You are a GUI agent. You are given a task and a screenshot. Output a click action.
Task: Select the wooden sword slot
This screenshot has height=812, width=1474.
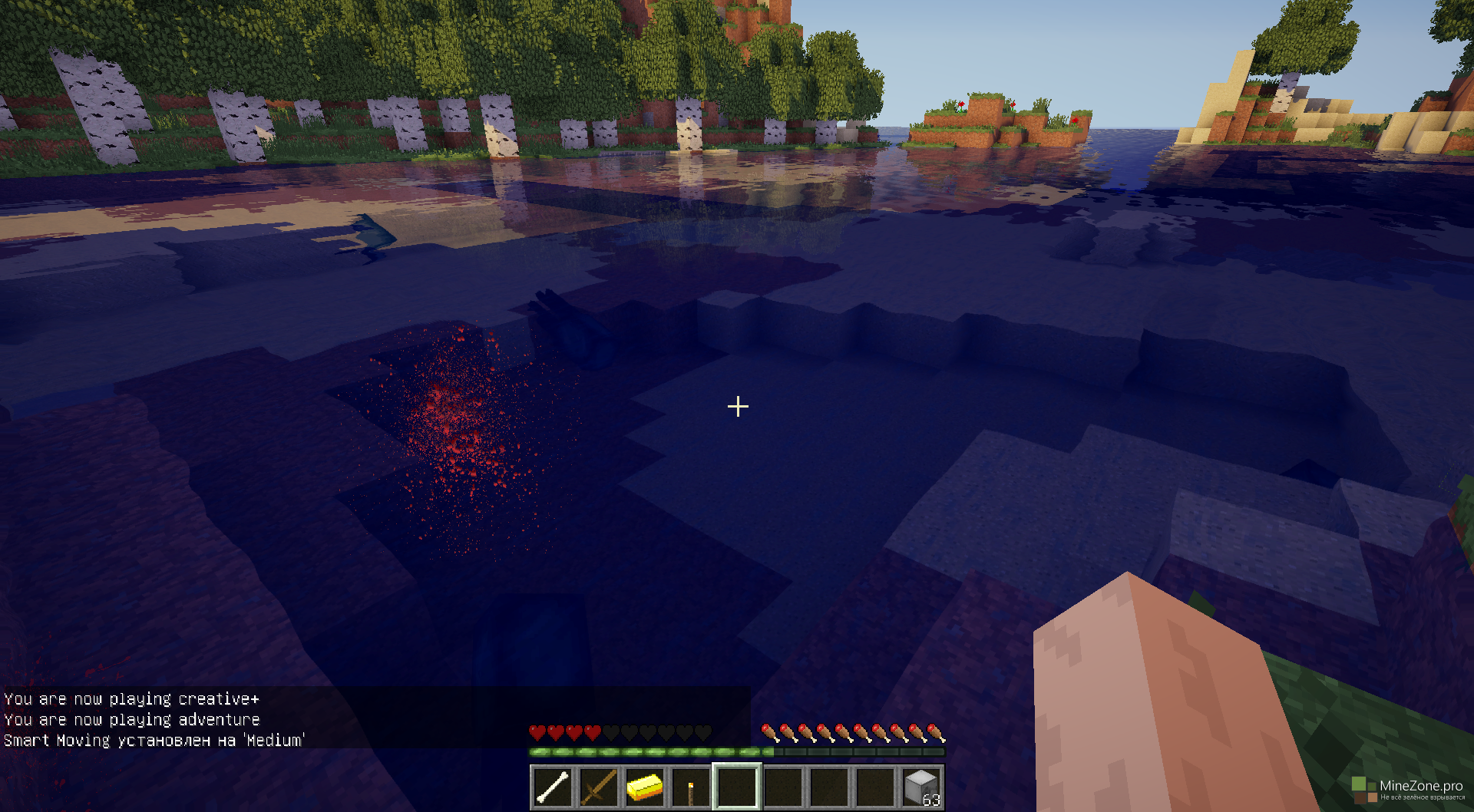[598, 787]
